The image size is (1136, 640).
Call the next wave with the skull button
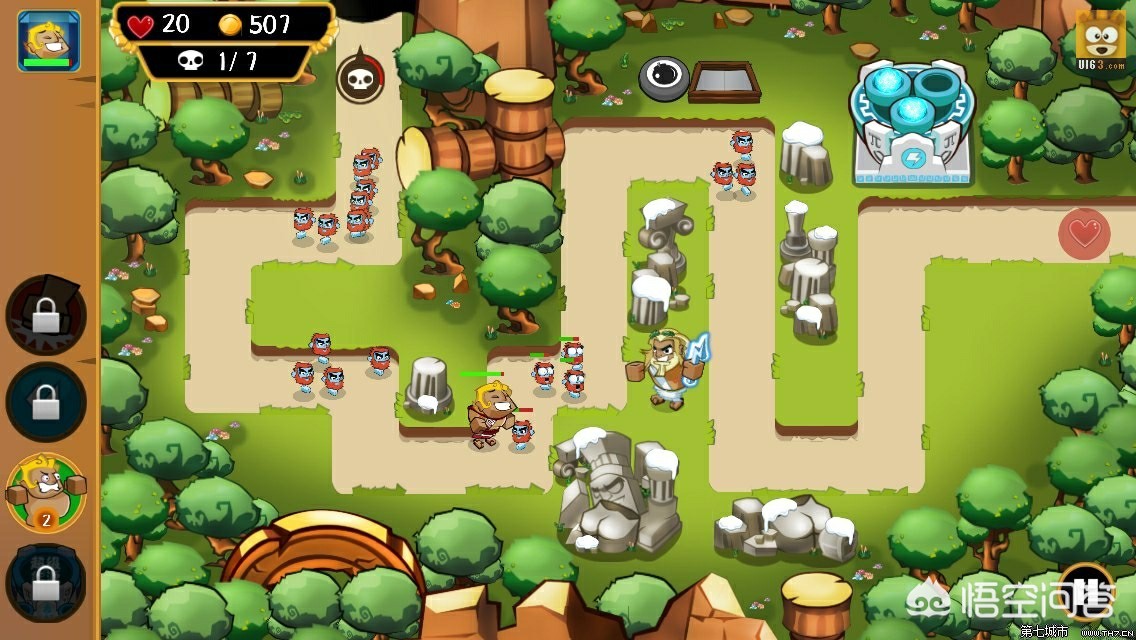click(359, 78)
